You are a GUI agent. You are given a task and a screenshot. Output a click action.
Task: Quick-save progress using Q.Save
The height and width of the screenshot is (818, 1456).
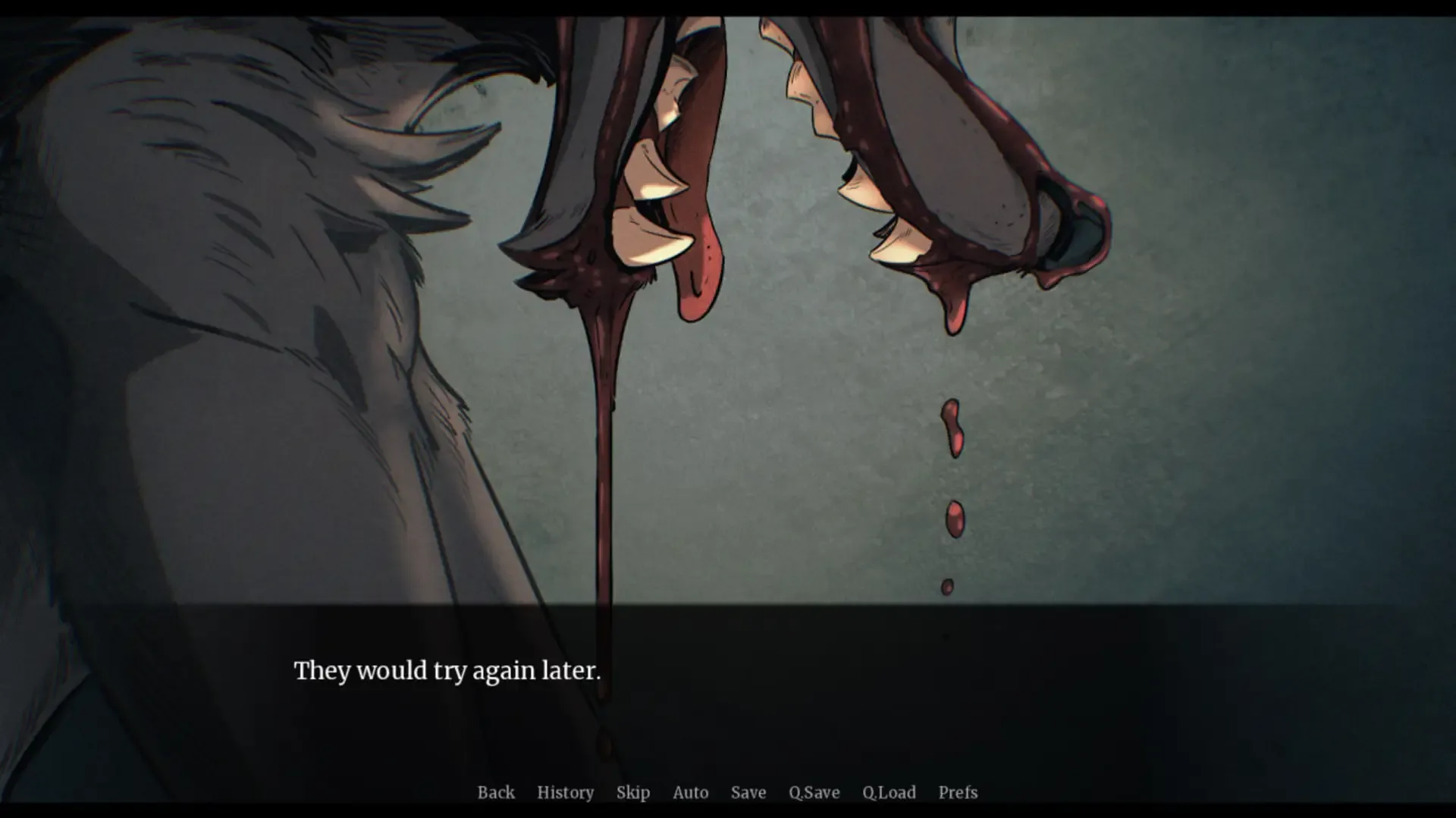(814, 792)
